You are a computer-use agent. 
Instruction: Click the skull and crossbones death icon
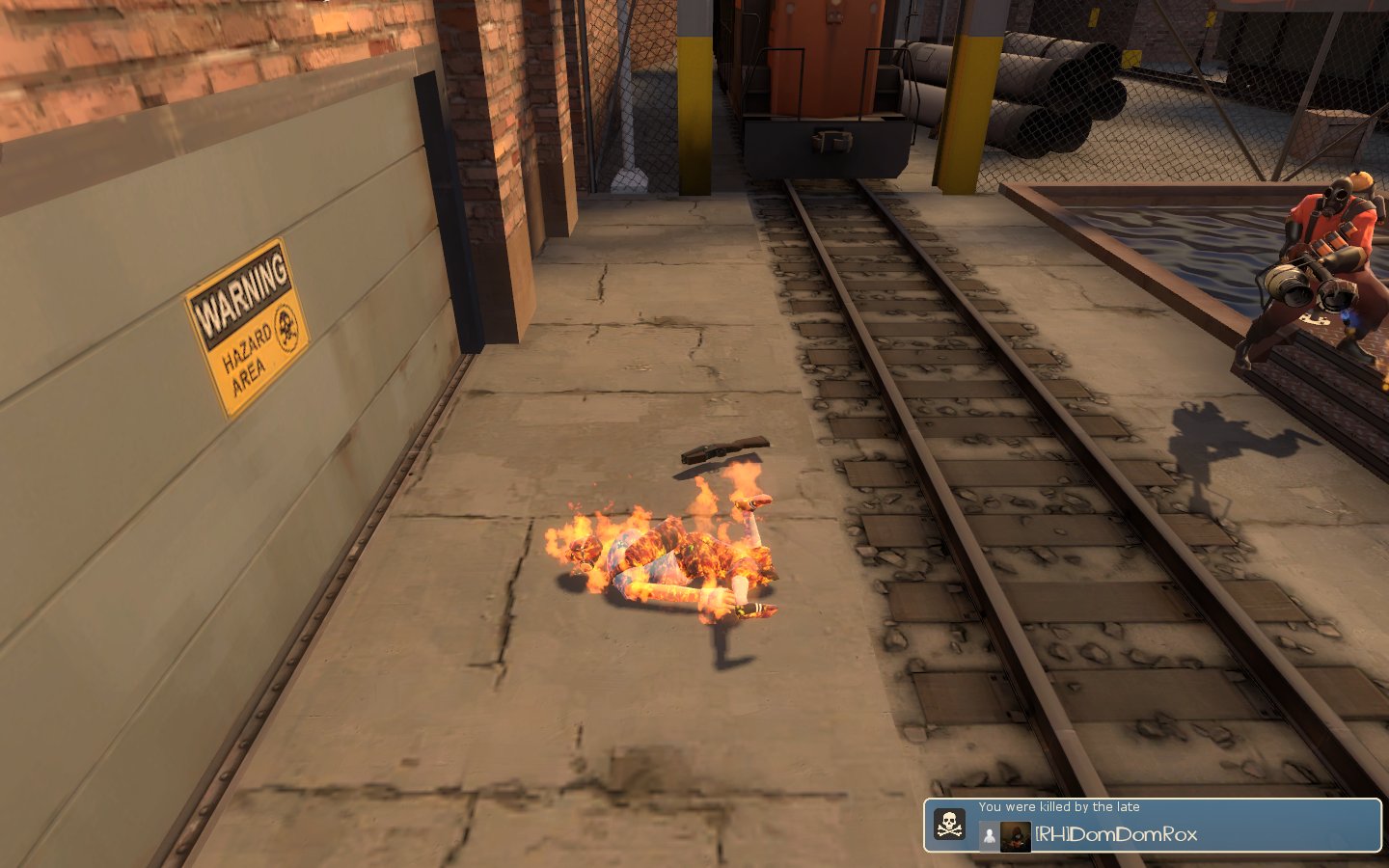pyautogui.click(x=950, y=825)
